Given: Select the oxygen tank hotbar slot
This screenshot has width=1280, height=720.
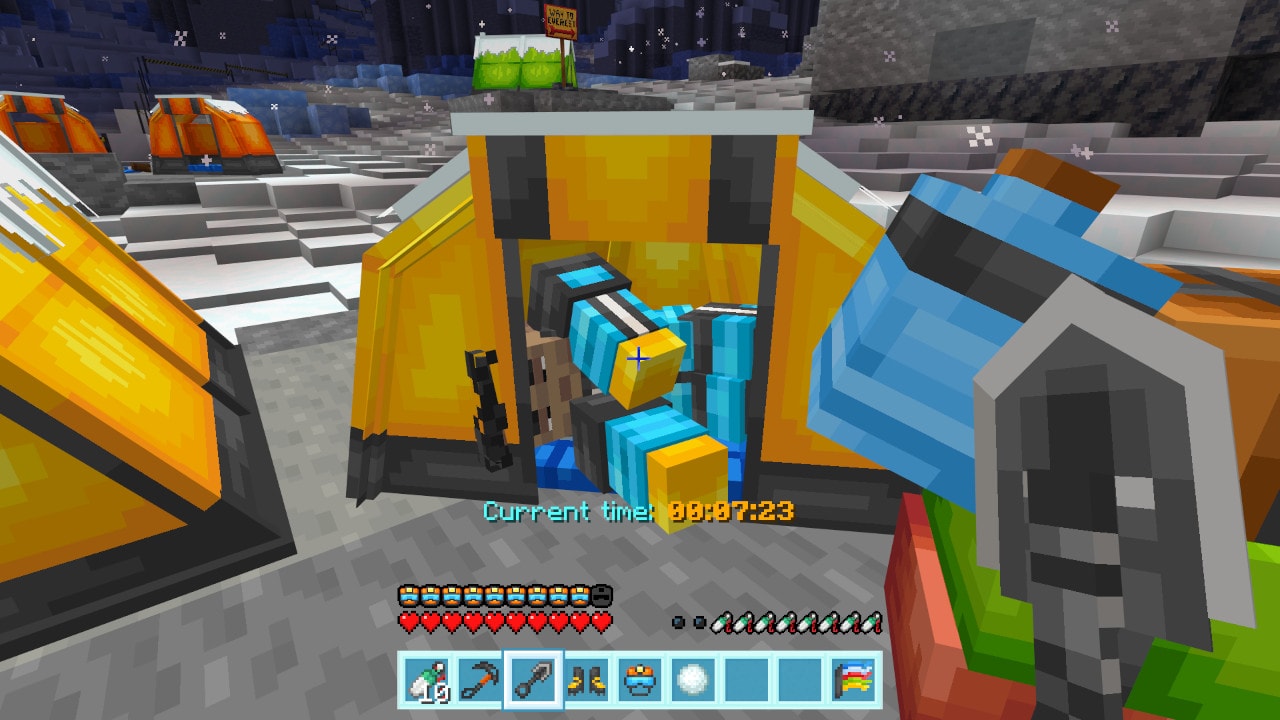Looking at the screenshot, I should pyautogui.click(x=427, y=680).
